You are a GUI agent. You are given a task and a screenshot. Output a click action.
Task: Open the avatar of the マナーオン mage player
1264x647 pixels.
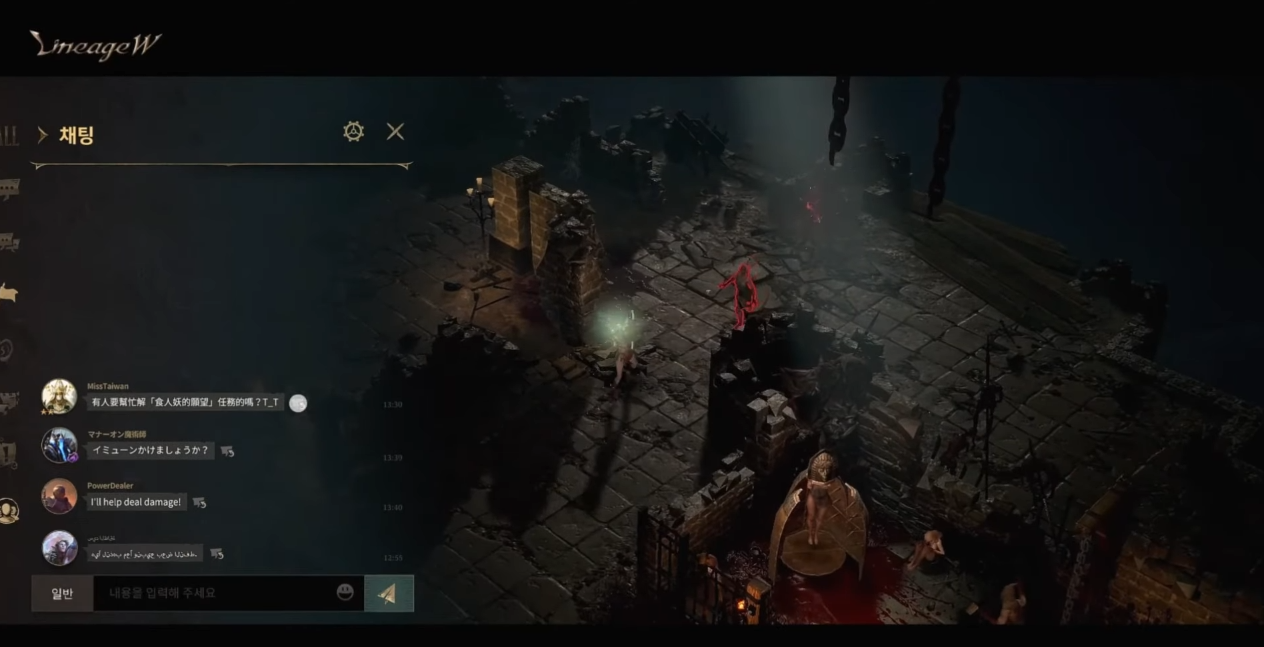pos(59,445)
